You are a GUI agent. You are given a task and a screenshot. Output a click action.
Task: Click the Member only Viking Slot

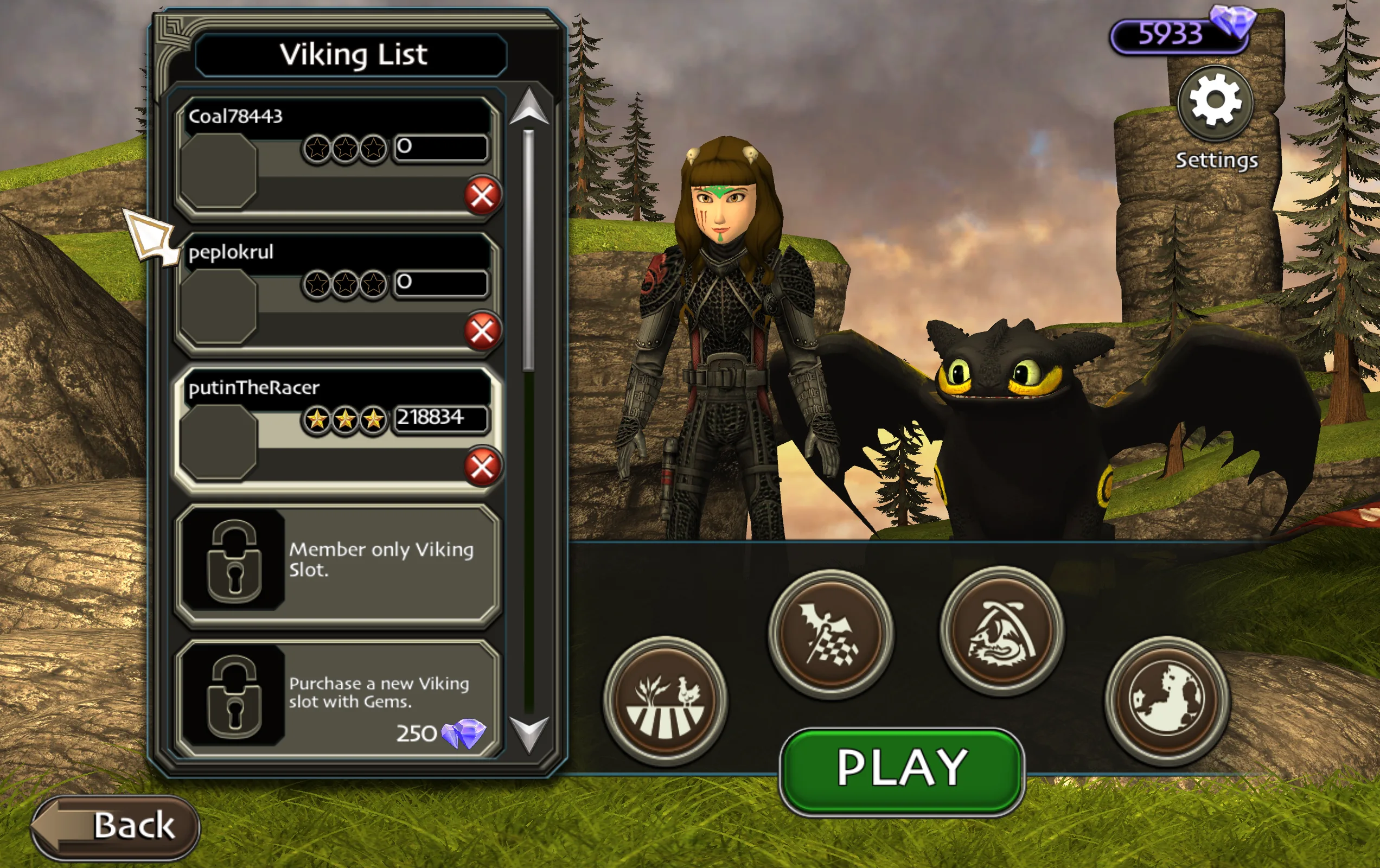tap(338, 565)
